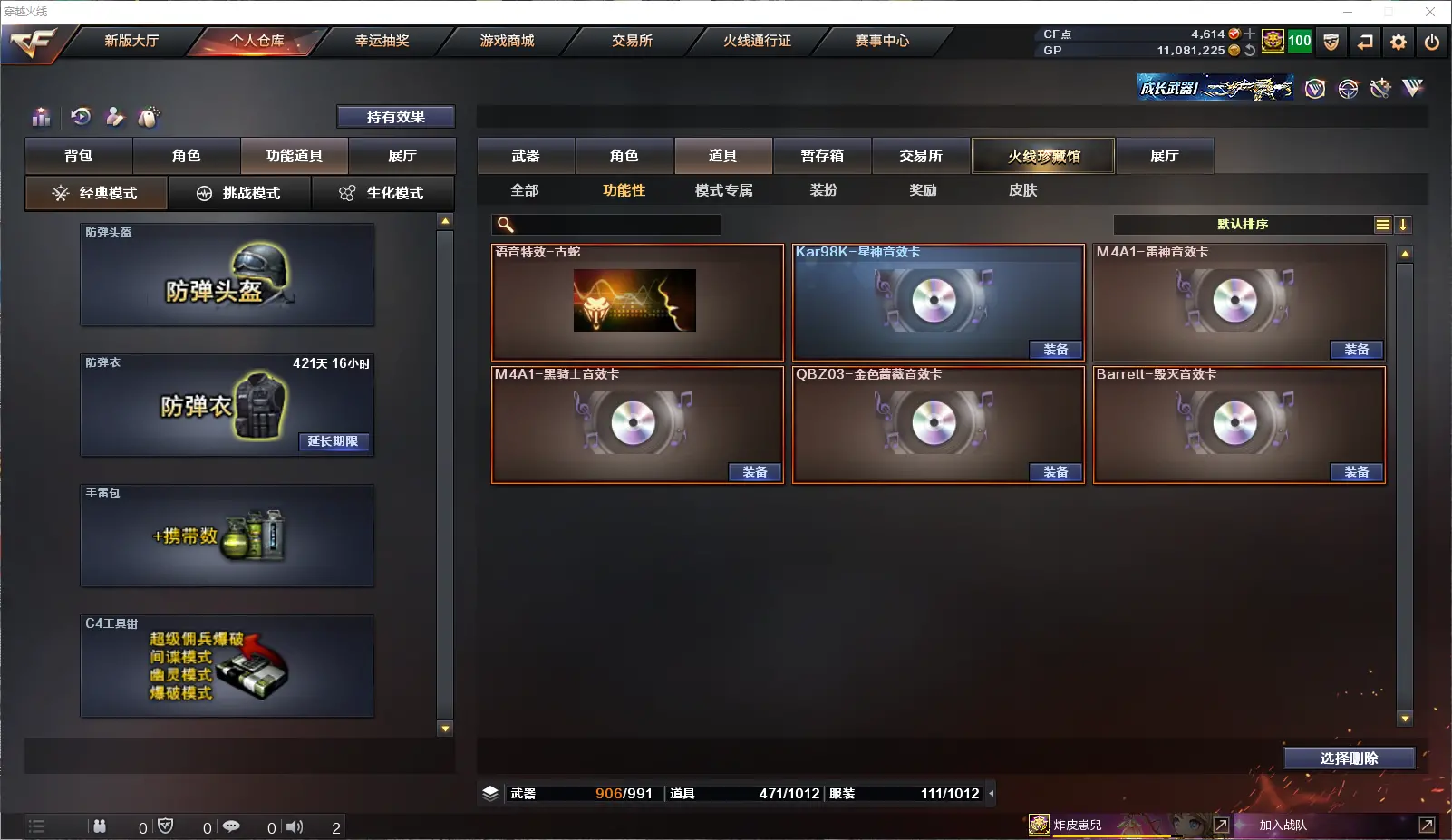The height and width of the screenshot is (840, 1452).
Task: Select the 功能性 filter option
Action: pyautogui.click(x=623, y=190)
